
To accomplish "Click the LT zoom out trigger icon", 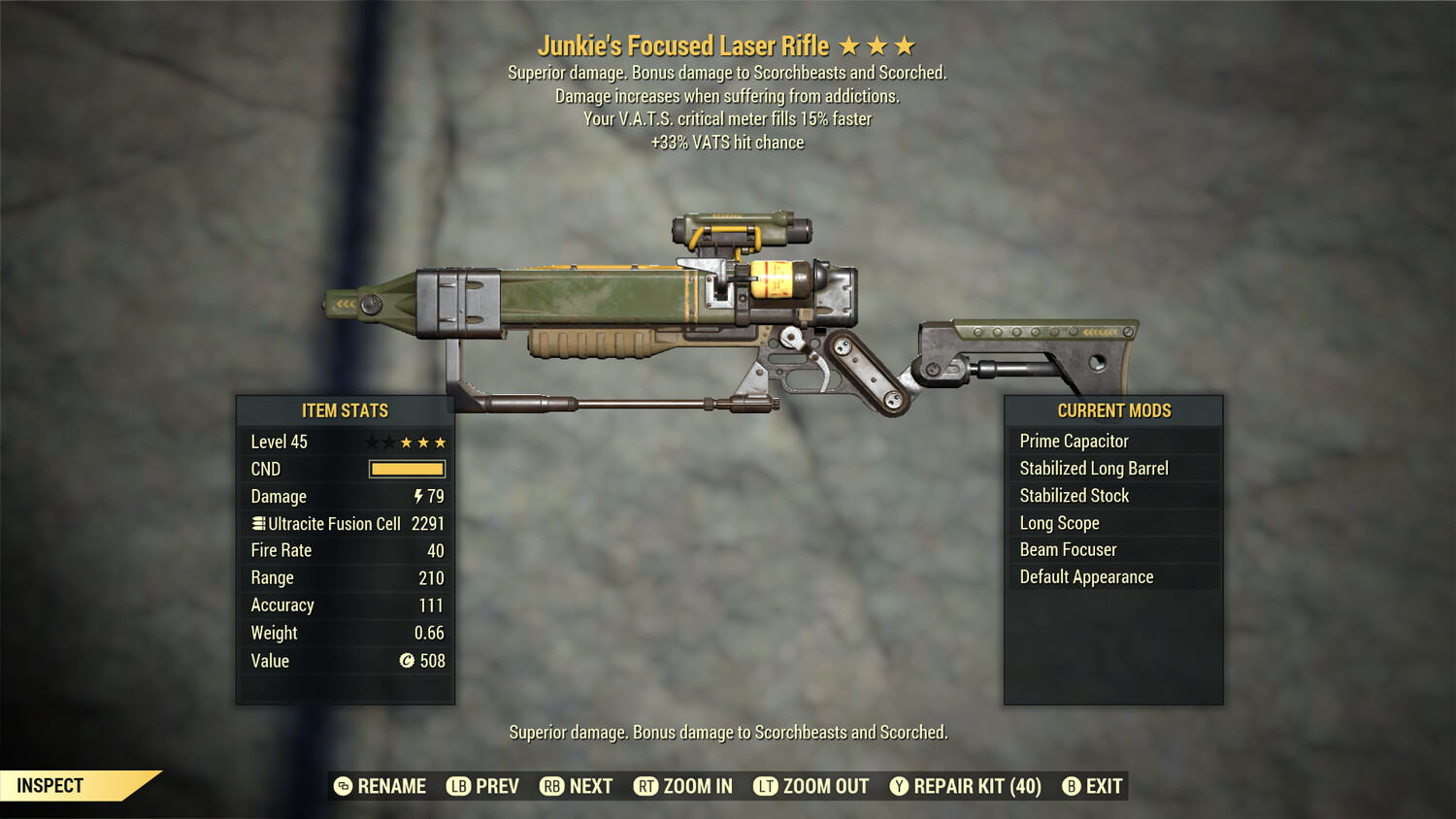I will point(766,786).
